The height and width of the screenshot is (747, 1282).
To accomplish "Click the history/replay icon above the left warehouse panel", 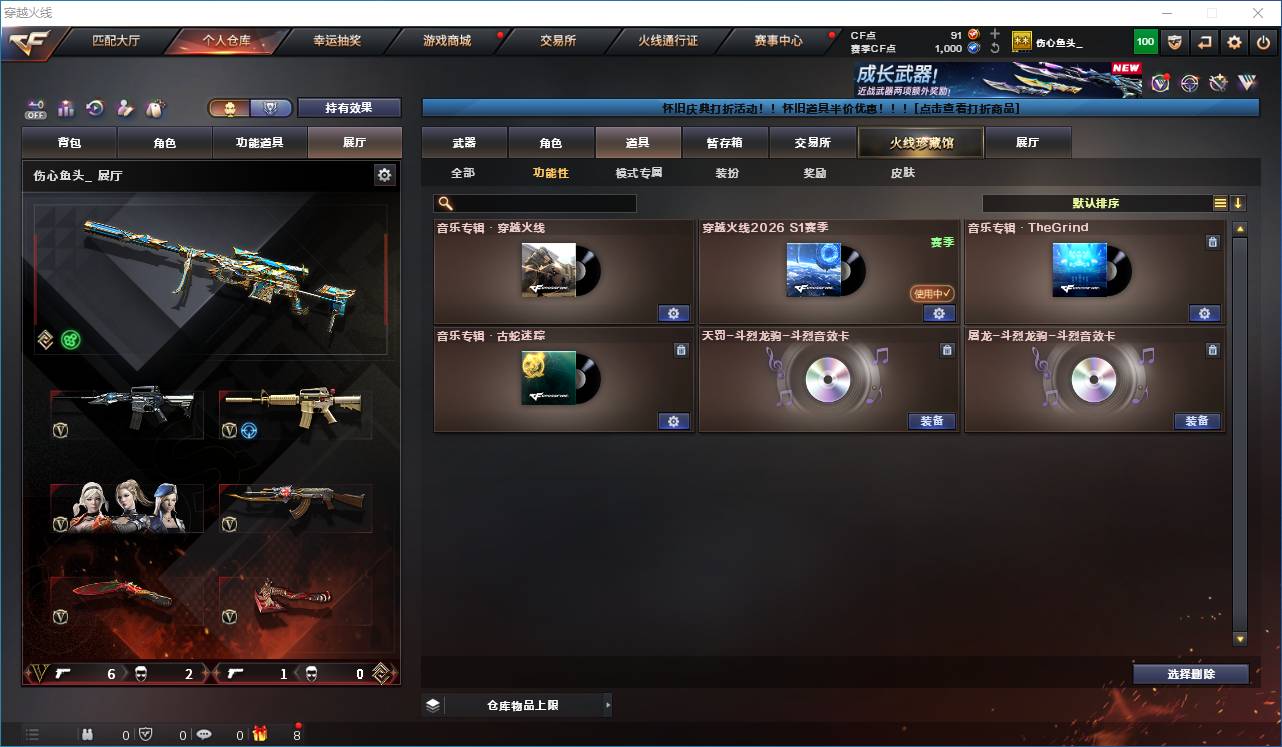I will (95, 108).
